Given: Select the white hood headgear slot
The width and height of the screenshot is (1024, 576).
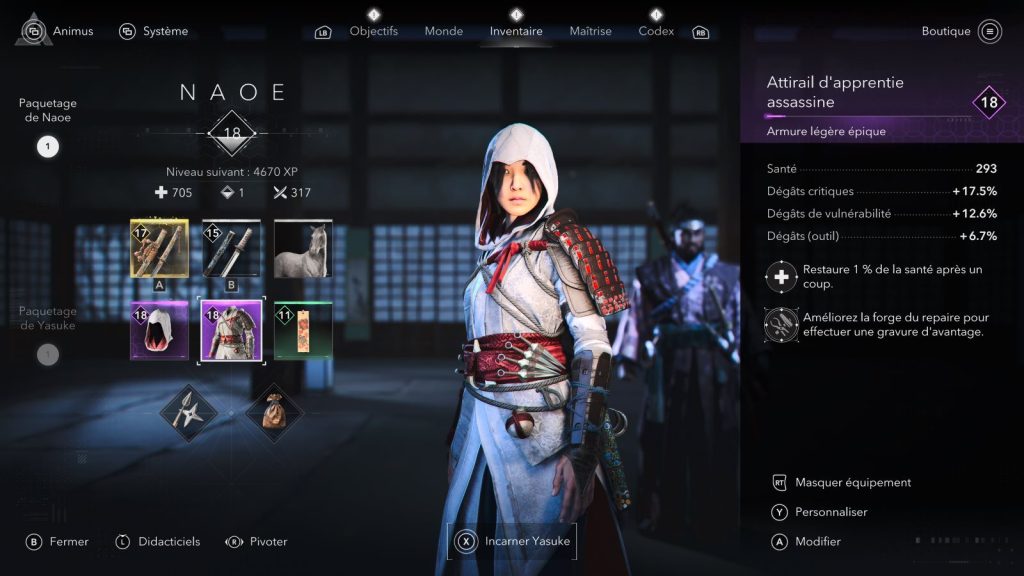Looking at the screenshot, I should click(159, 331).
